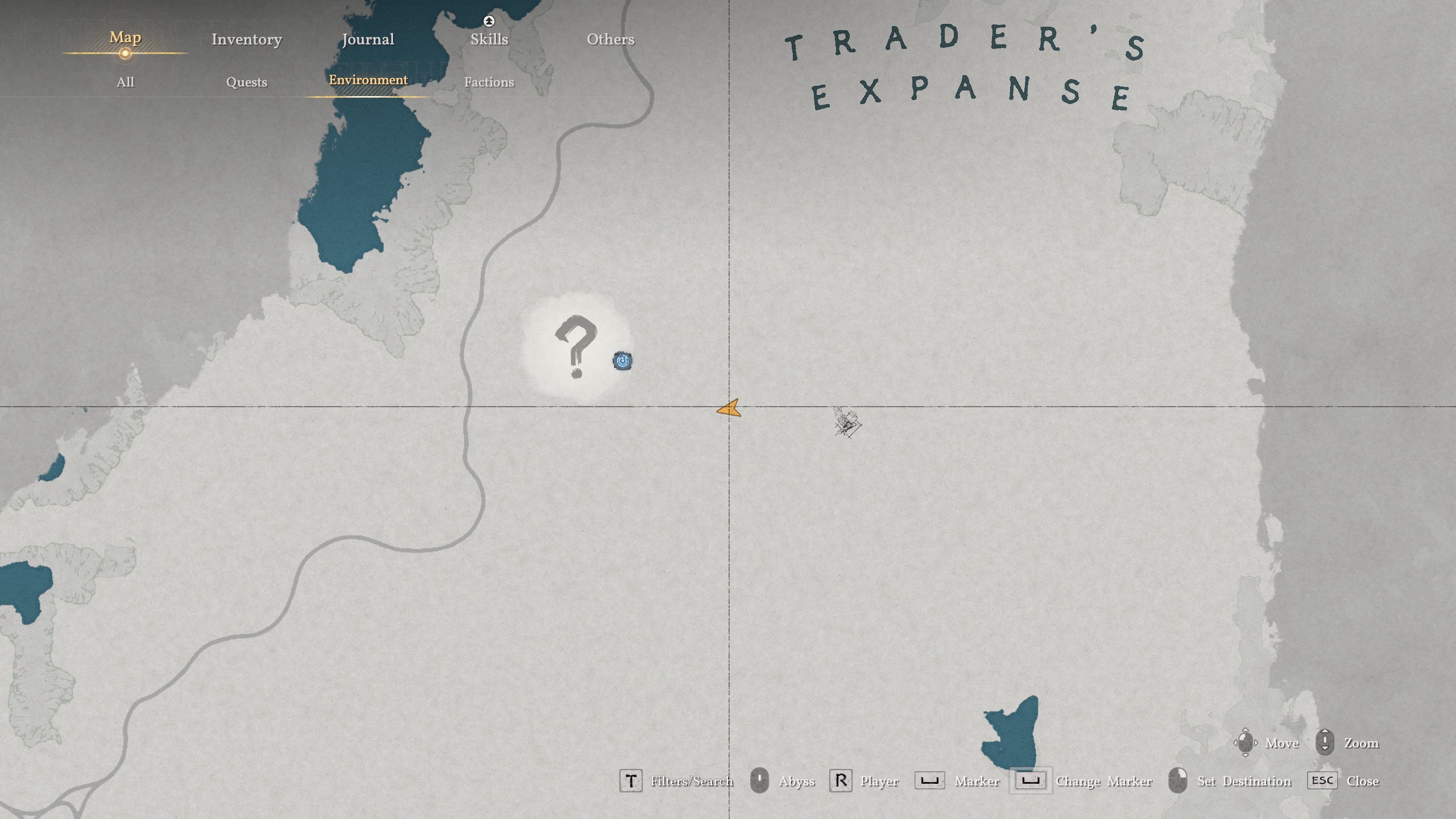Toggle a Marker placement on the map
The image size is (1456, 819).
(x=932, y=780)
